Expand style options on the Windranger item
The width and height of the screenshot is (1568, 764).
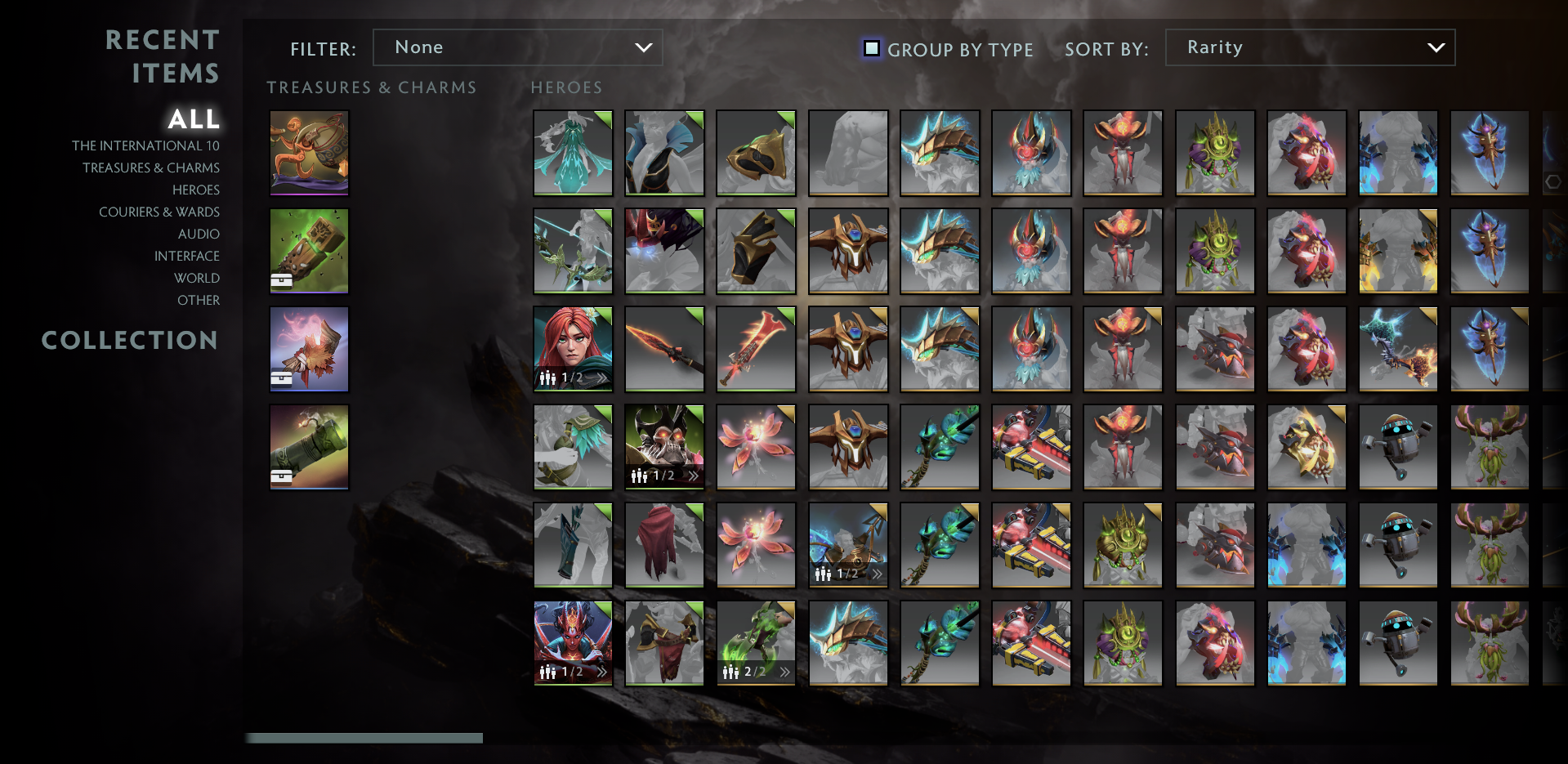click(602, 377)
